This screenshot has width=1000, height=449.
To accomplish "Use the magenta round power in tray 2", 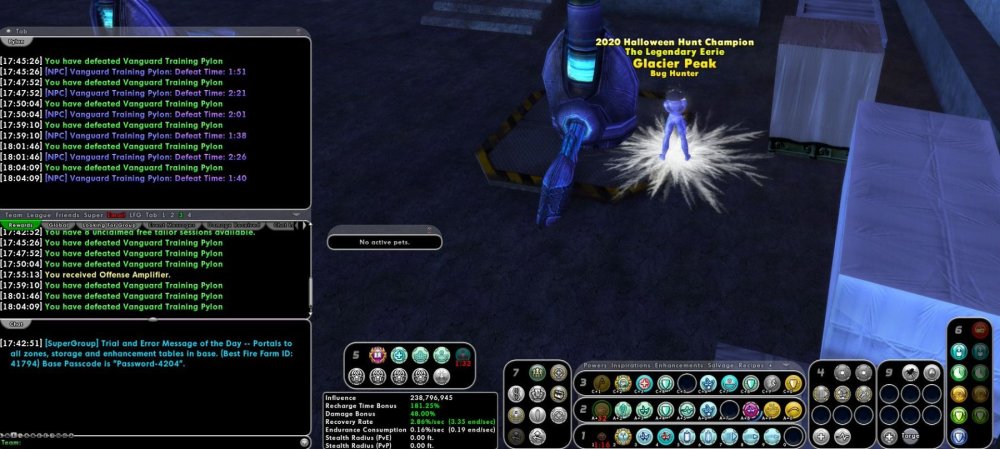I will click(750, 410).
